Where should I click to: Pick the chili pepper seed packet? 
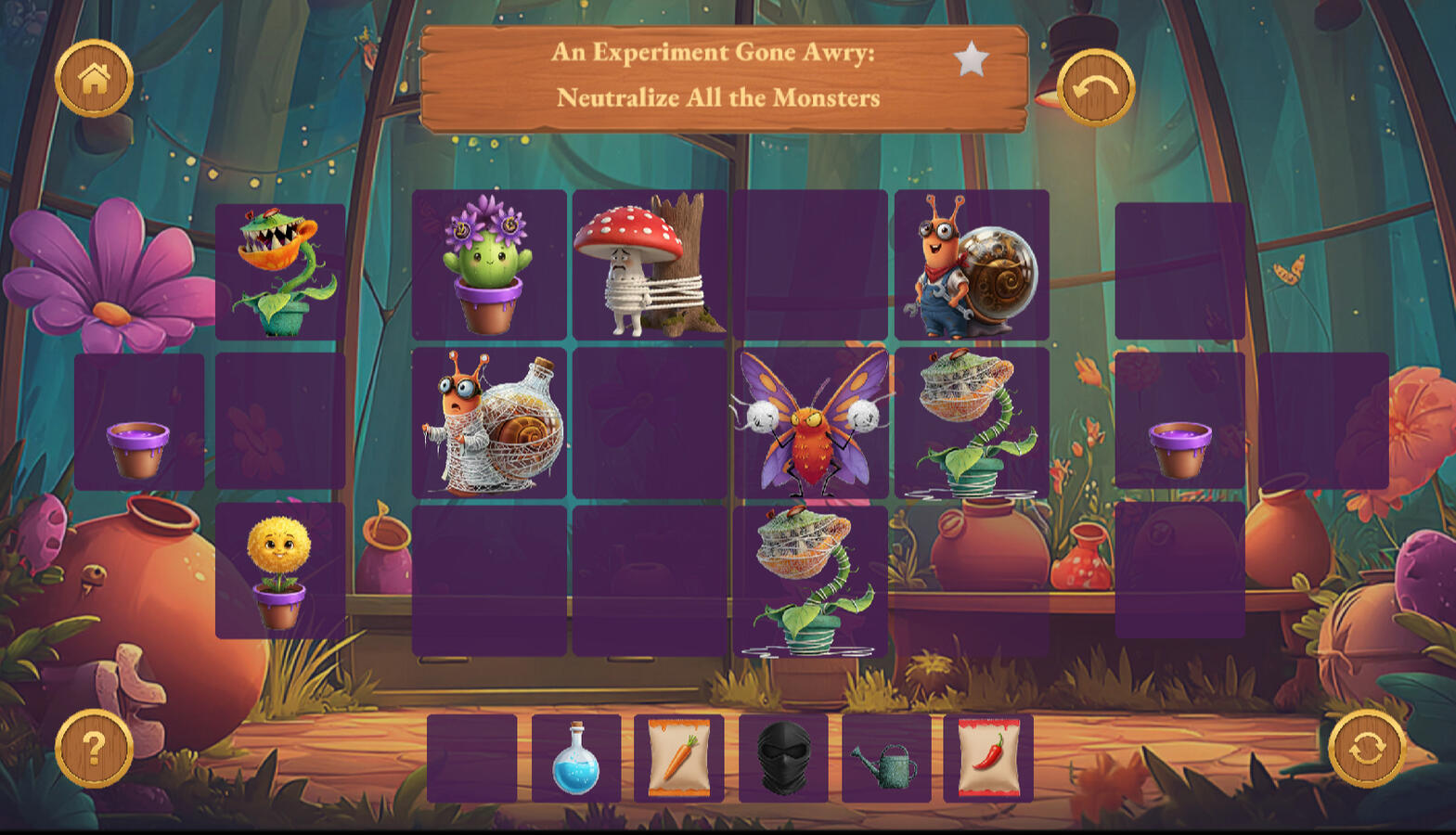pyautogui.click(x=988, y=759)
